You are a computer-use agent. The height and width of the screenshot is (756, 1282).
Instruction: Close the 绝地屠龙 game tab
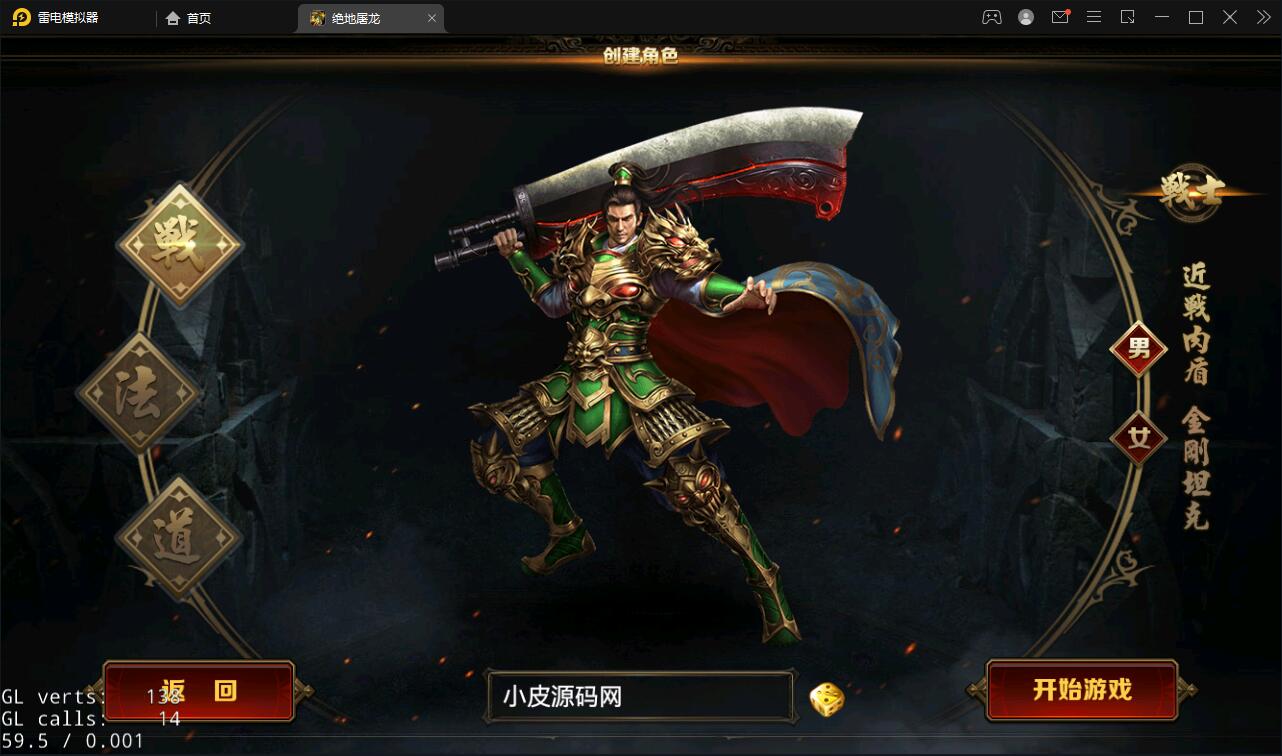tap(431, 17)
